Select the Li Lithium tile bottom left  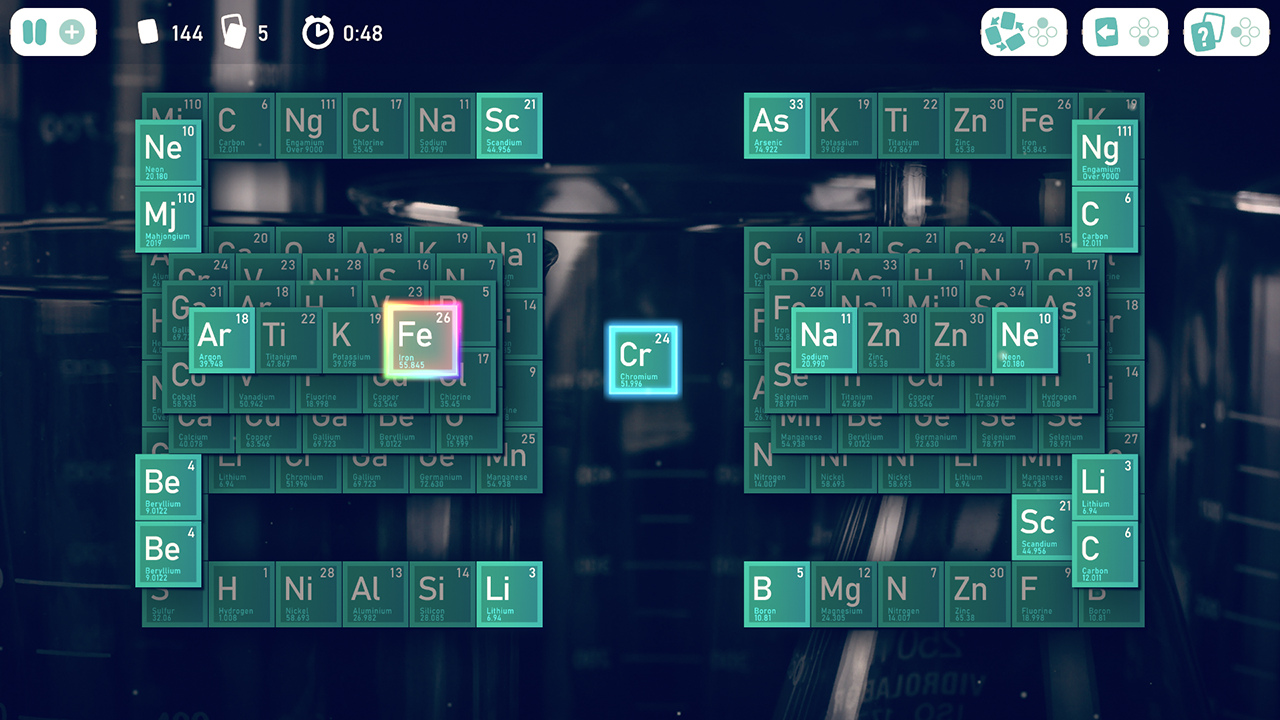509,592
